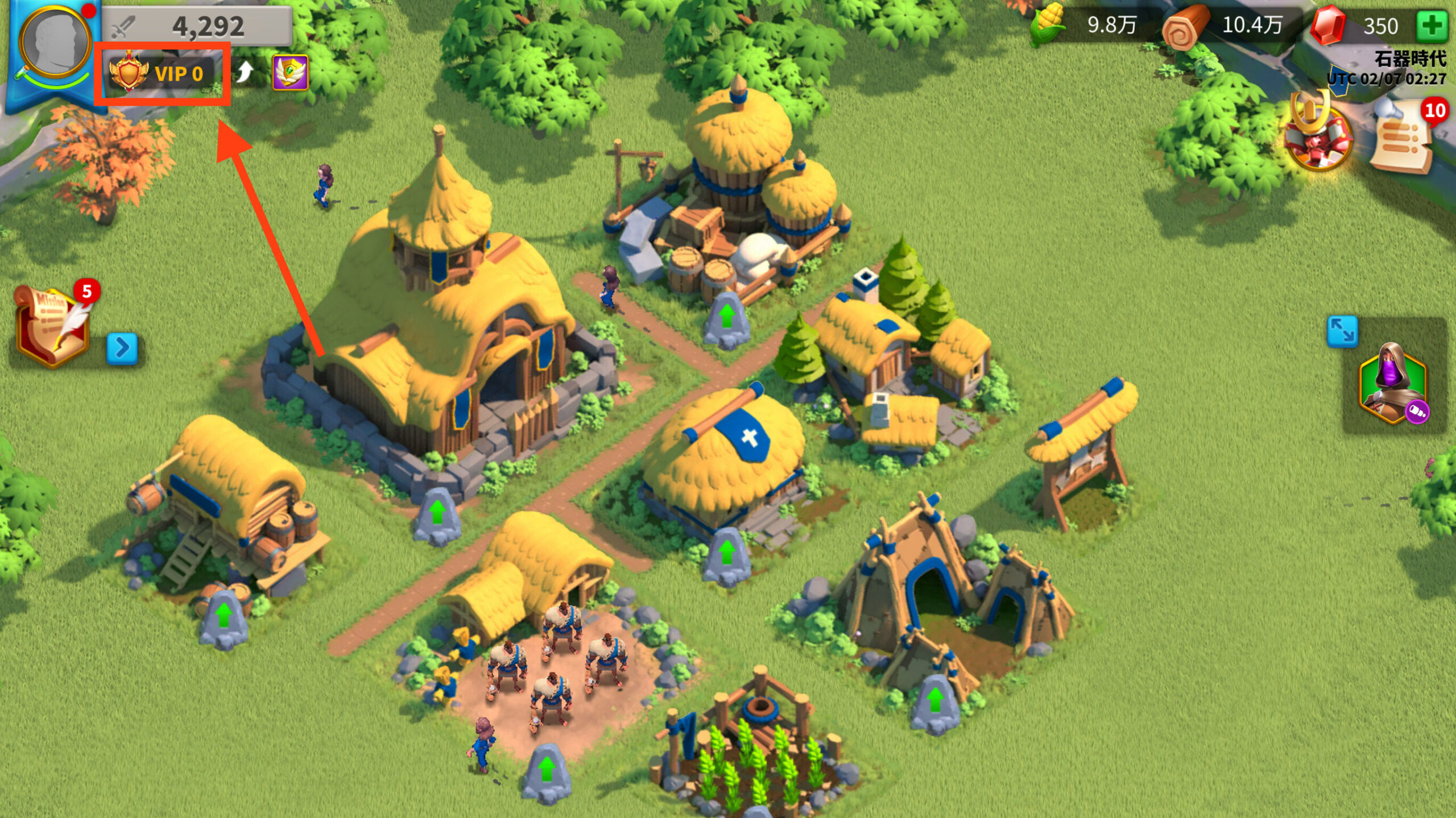This screenshot has width=1456, height=818.
Task: Open the VIP 0 panel
Action: [x=162, y=73]
